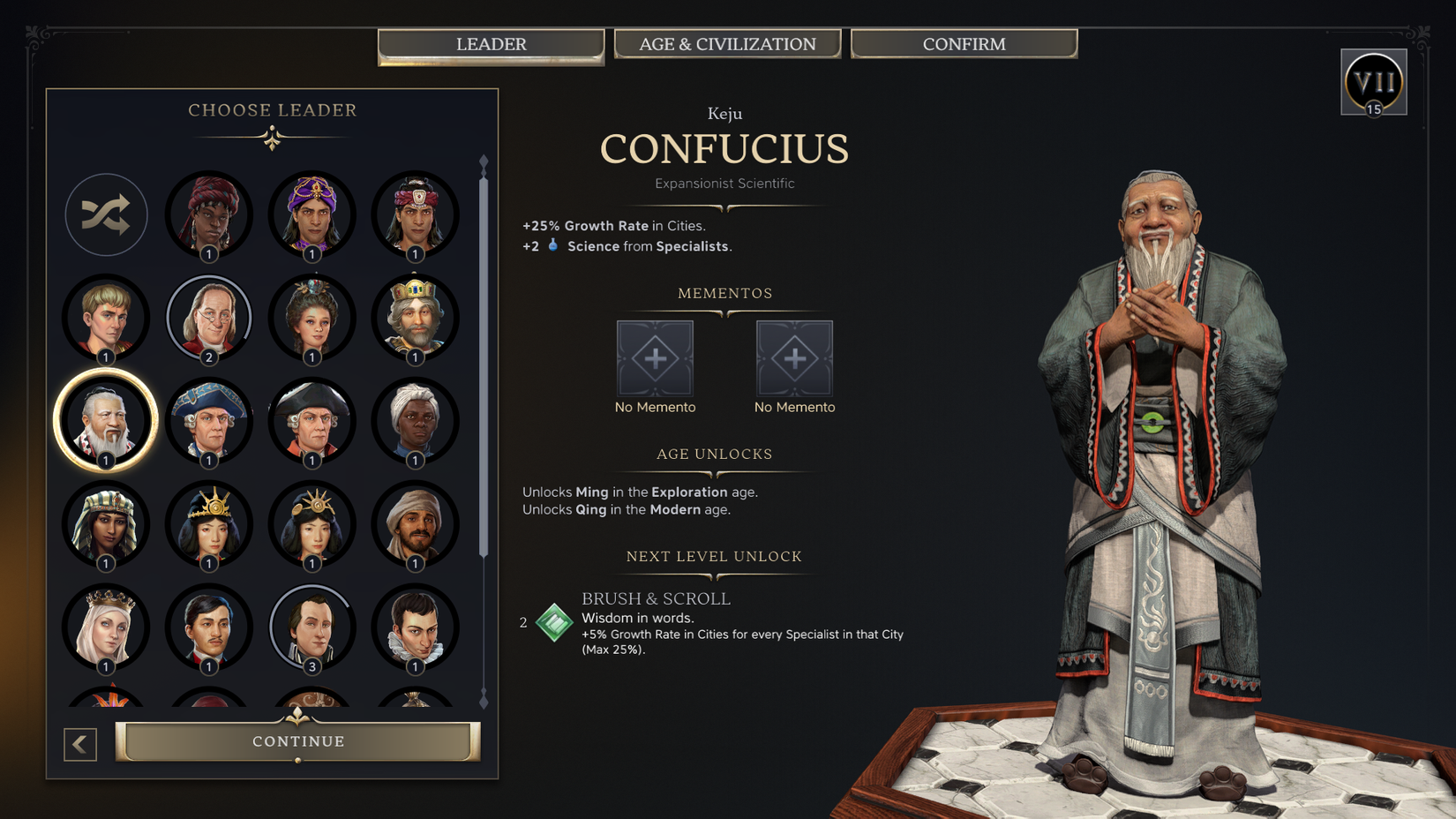Open the CONFIRM tab

(x=964, y=43)
